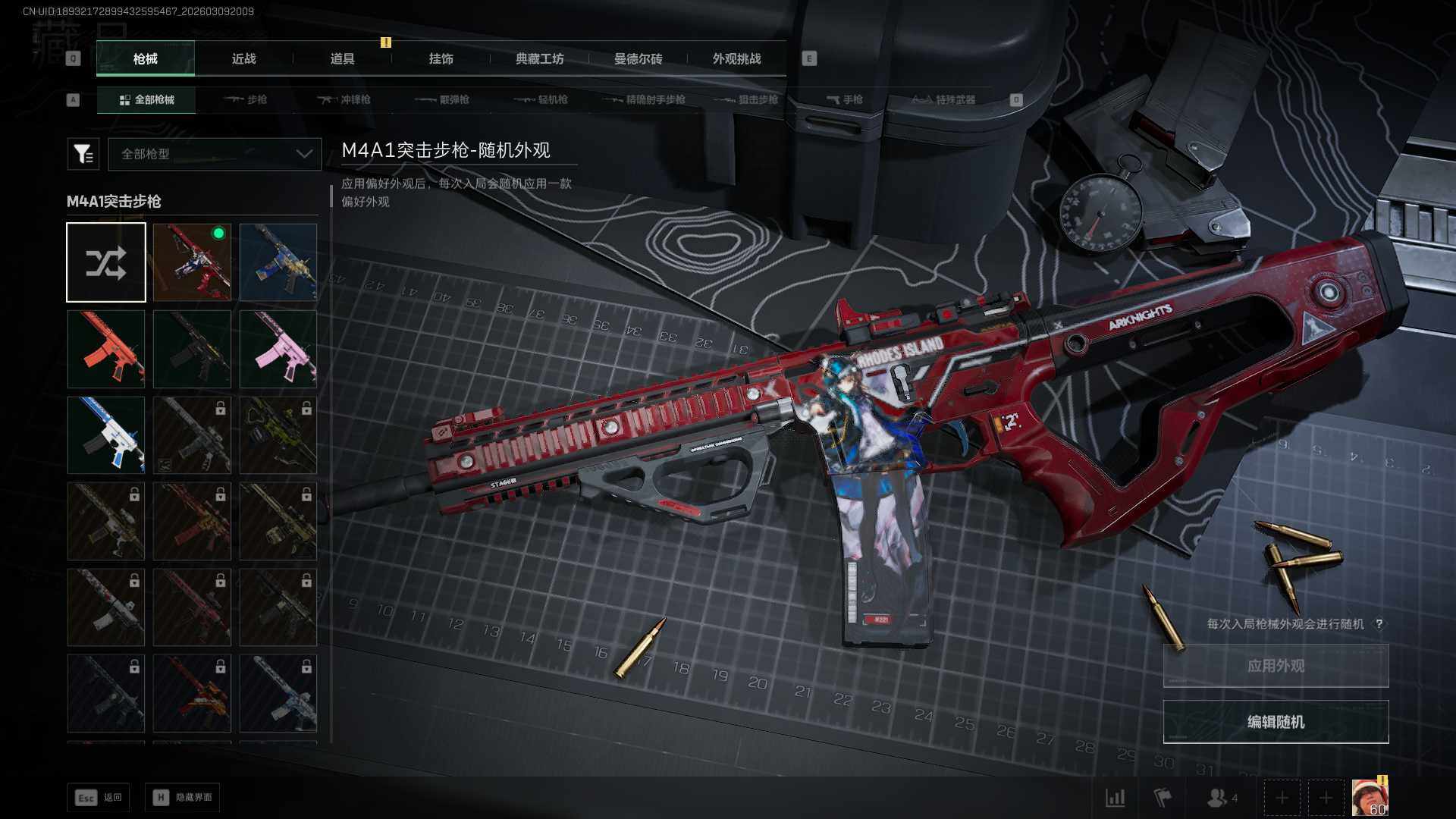Image resolution: width=1456 pixels, height=819 pixels.
Task: Show the 手枪 pistol category
Action: tap(845, 100)
